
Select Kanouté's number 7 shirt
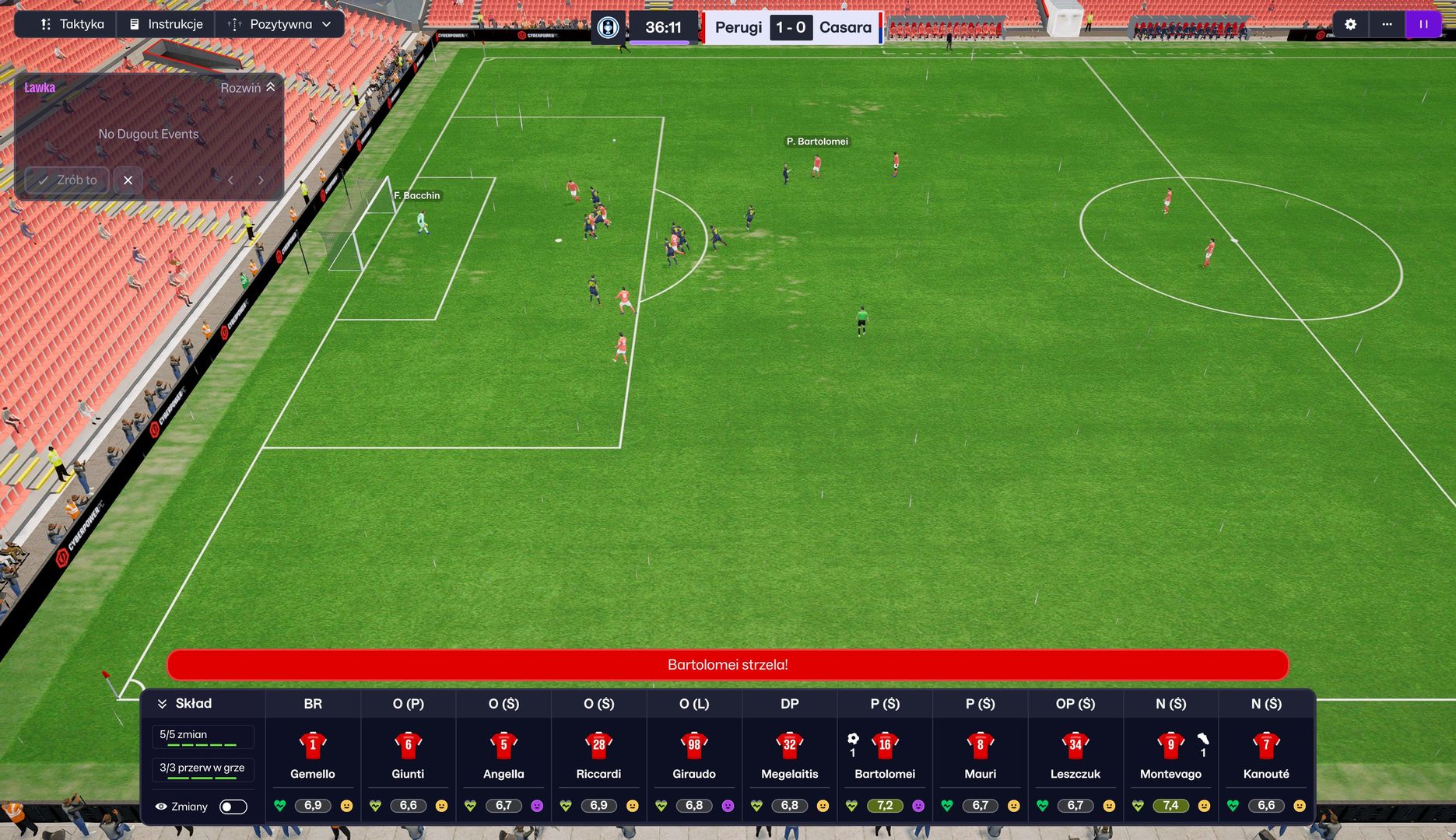click(x=1266, y=745)
